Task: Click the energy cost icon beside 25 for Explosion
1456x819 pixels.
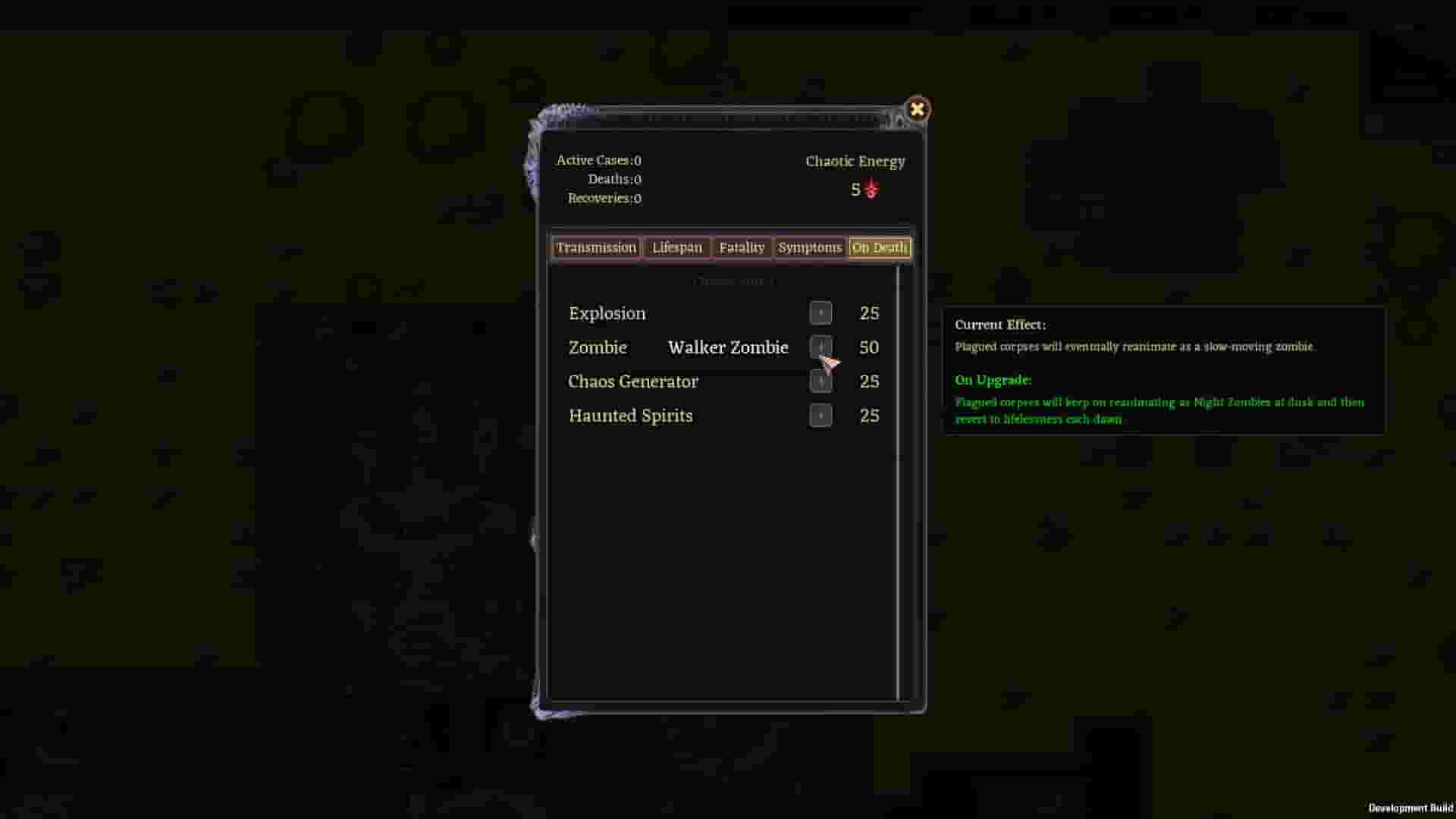Action: (821, 312)
